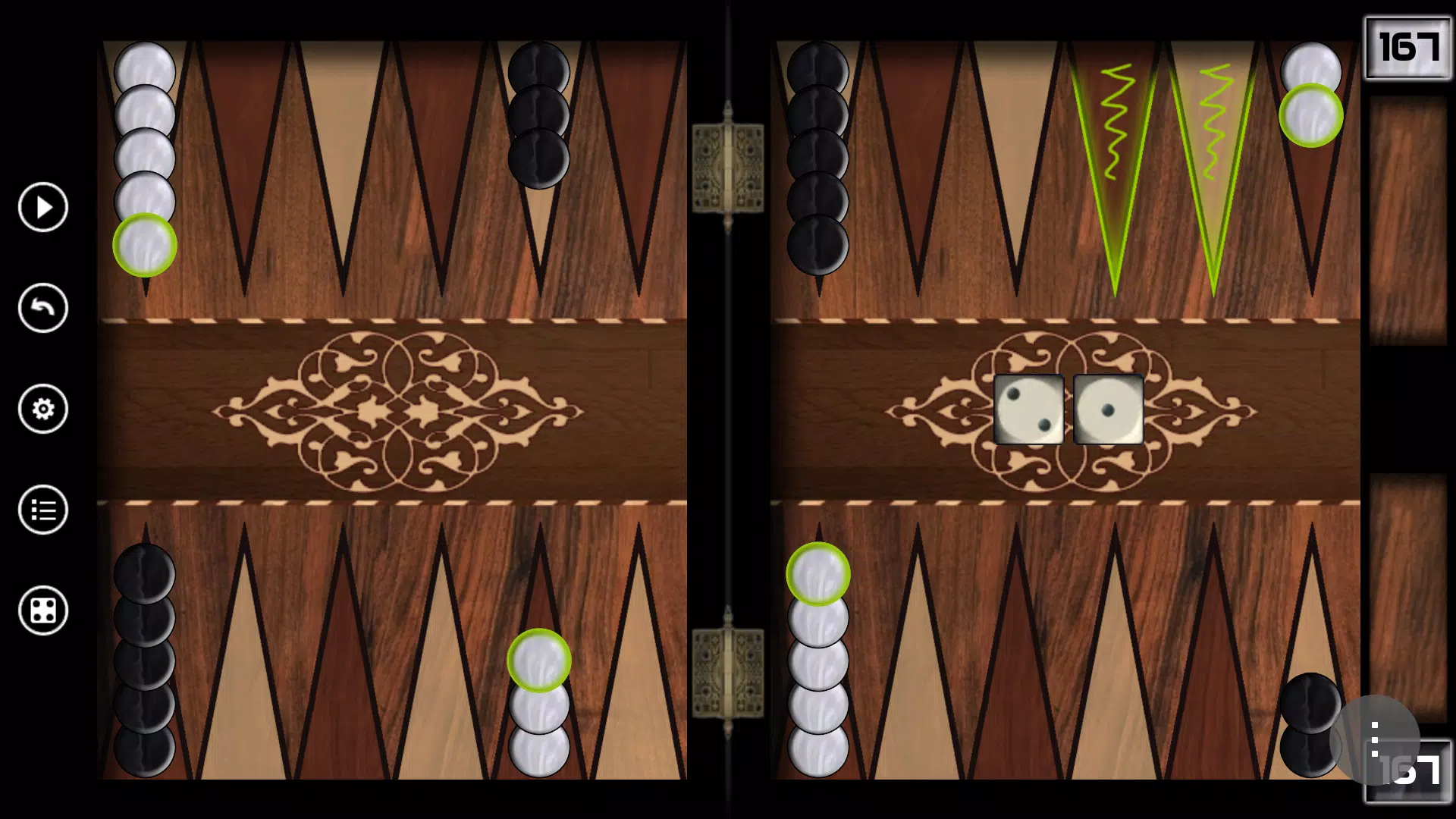Open the move list panel
This screenshot has width=1456, height=819.
click(x=42, y=510)
